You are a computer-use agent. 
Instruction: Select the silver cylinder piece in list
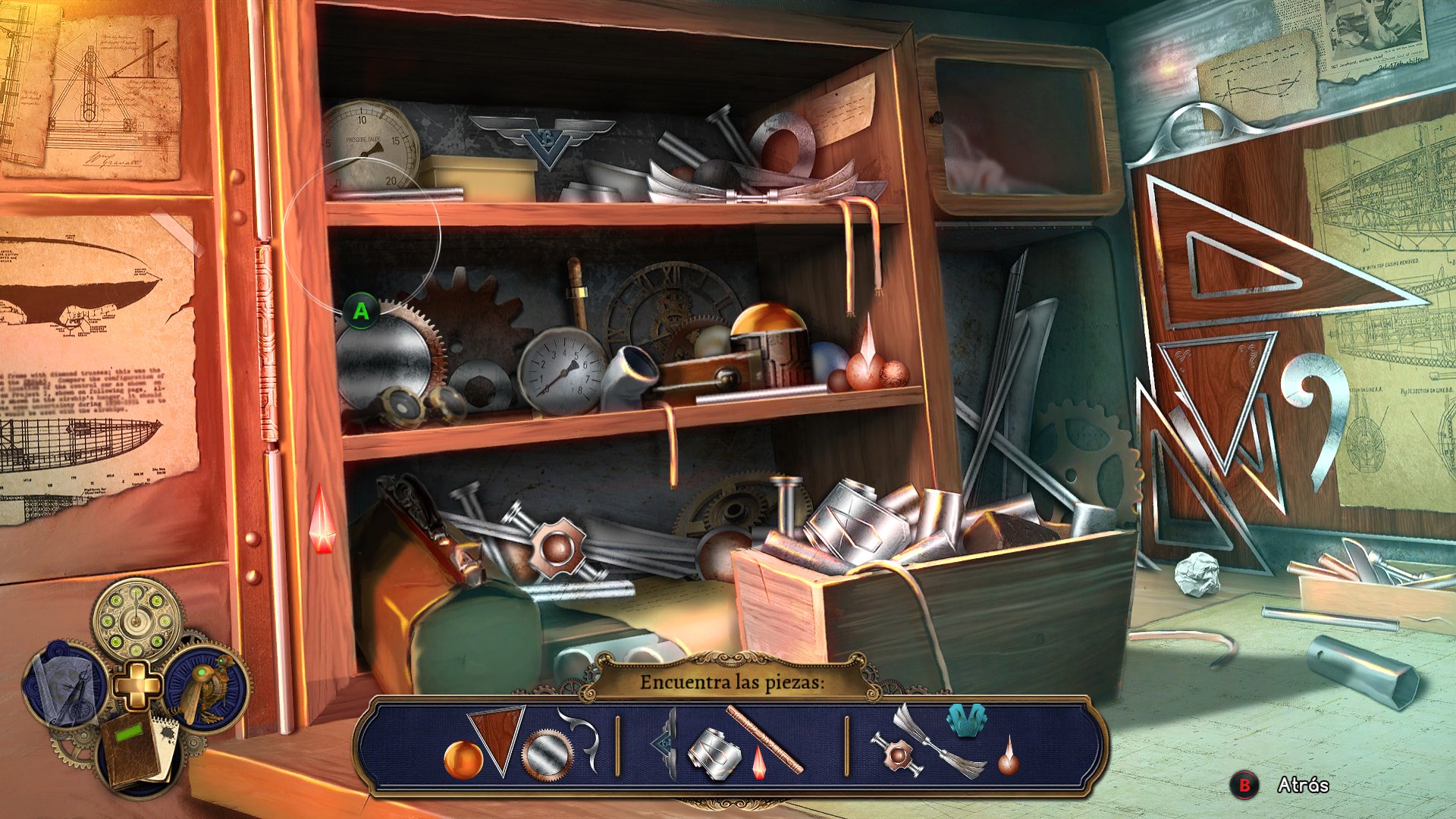tap(714, 753)
